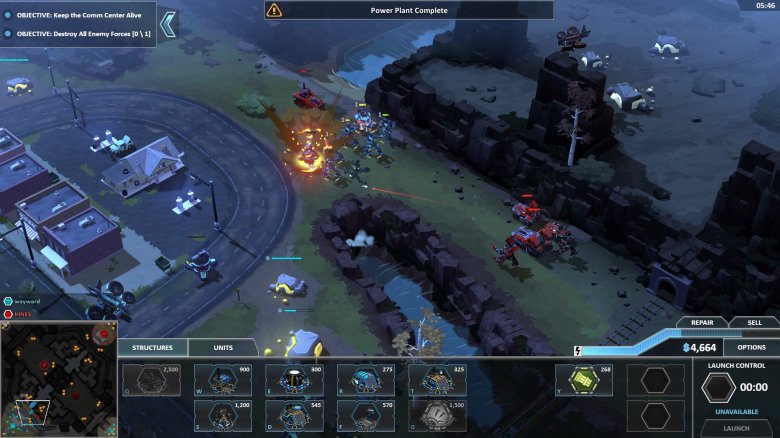780x438 pixels.
Task: Switch to the Structures tab
Action: 152,348
